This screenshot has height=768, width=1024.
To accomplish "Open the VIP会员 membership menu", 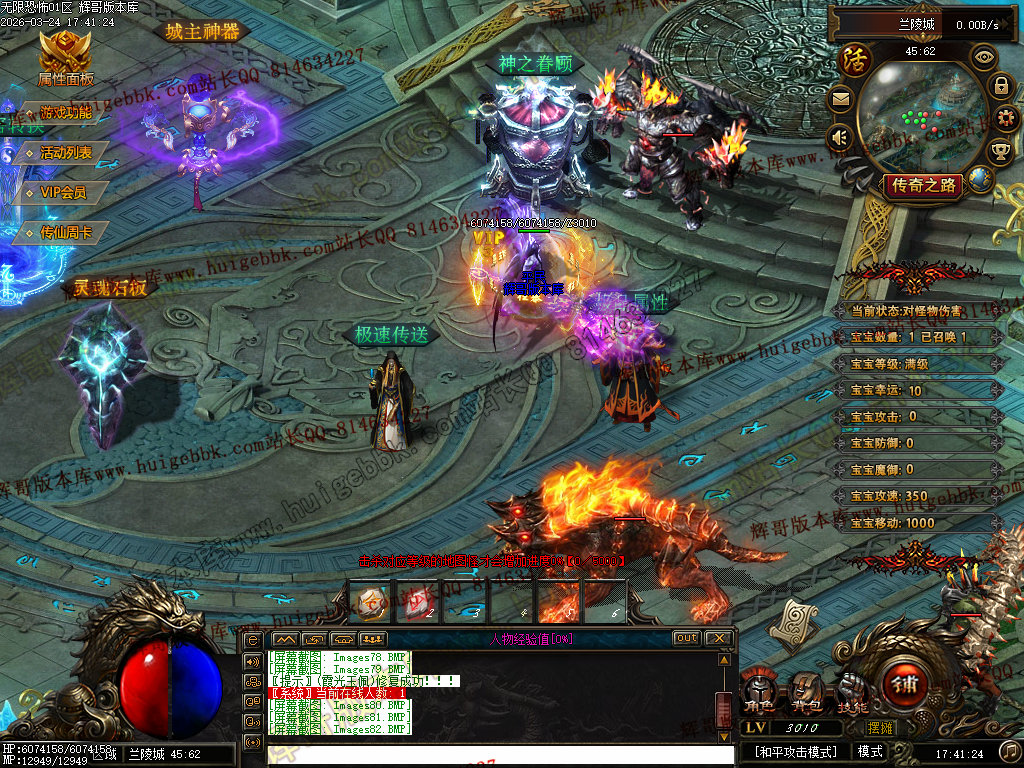I will pyautogui.click(x=63, y=192).
